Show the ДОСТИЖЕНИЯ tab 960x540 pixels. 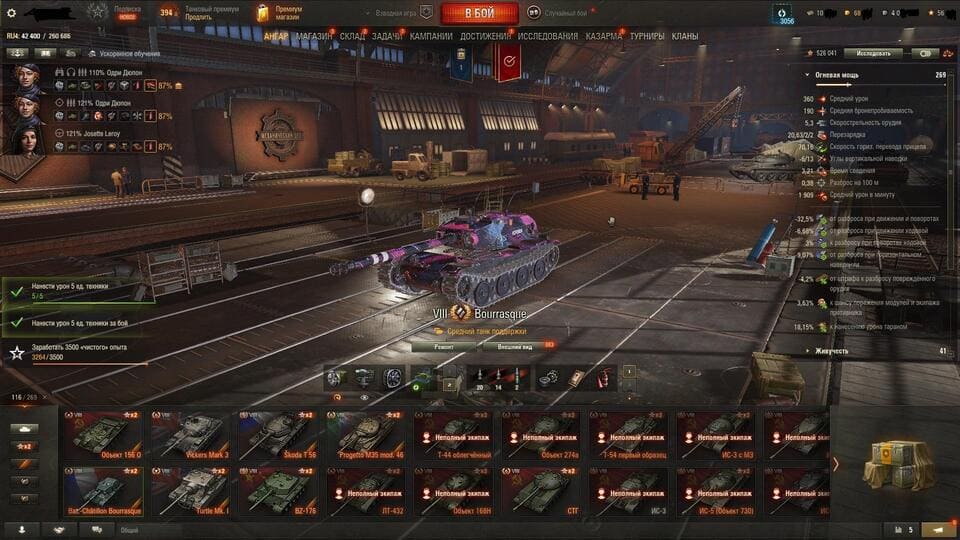[485, 37]
